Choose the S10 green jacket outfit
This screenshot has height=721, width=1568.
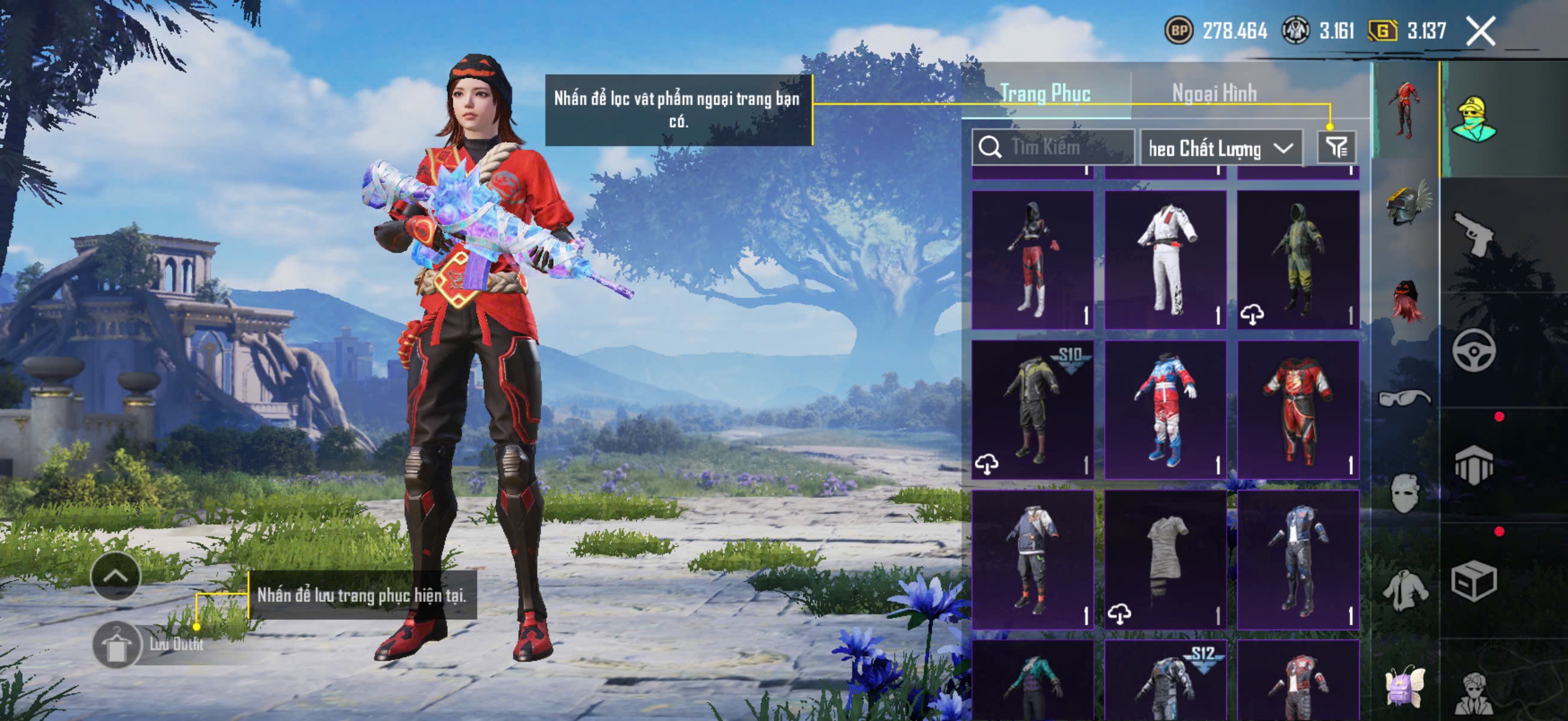point(1032,410)
